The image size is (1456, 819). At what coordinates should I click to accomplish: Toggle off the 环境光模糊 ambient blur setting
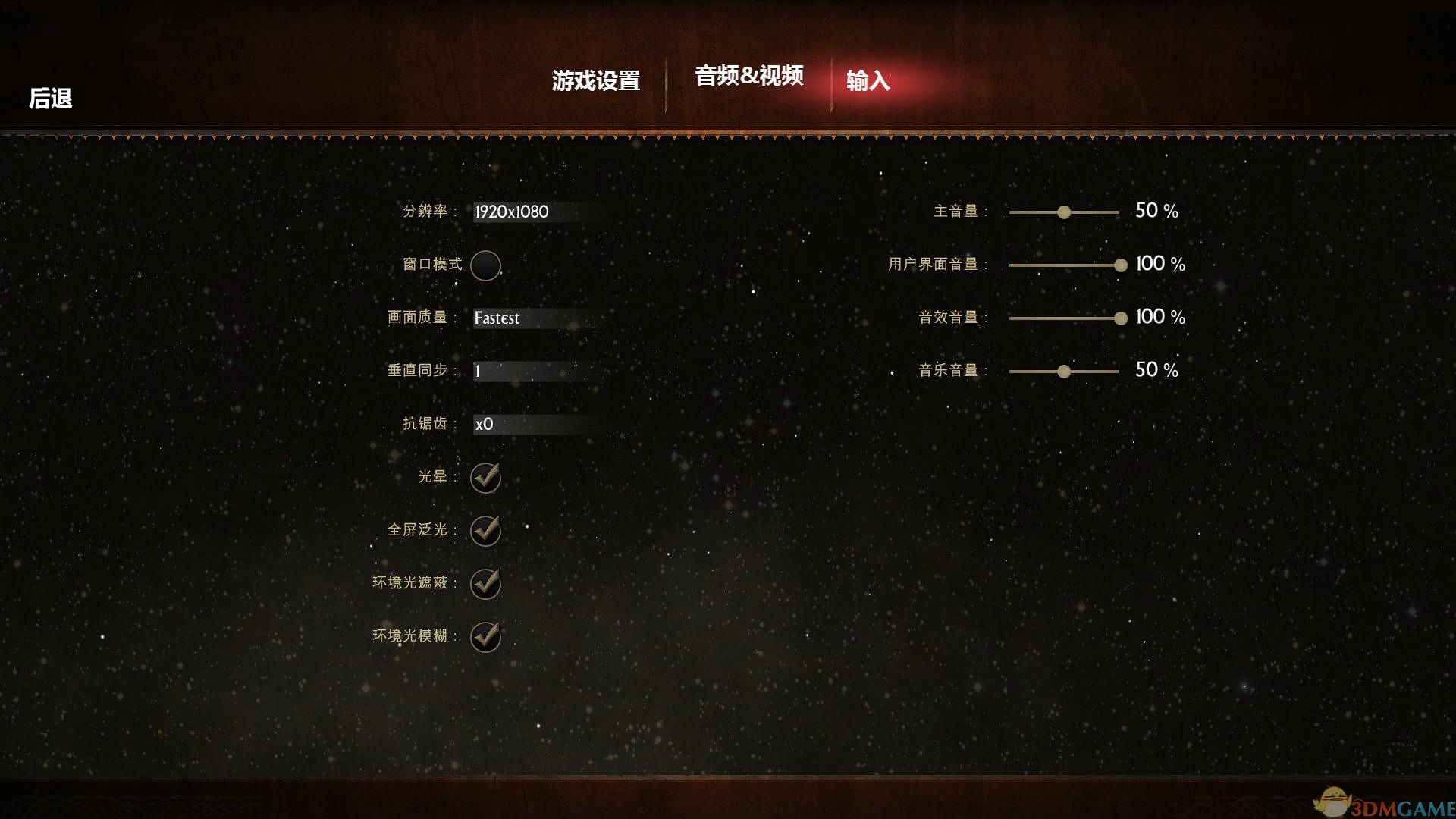point(485,637)
